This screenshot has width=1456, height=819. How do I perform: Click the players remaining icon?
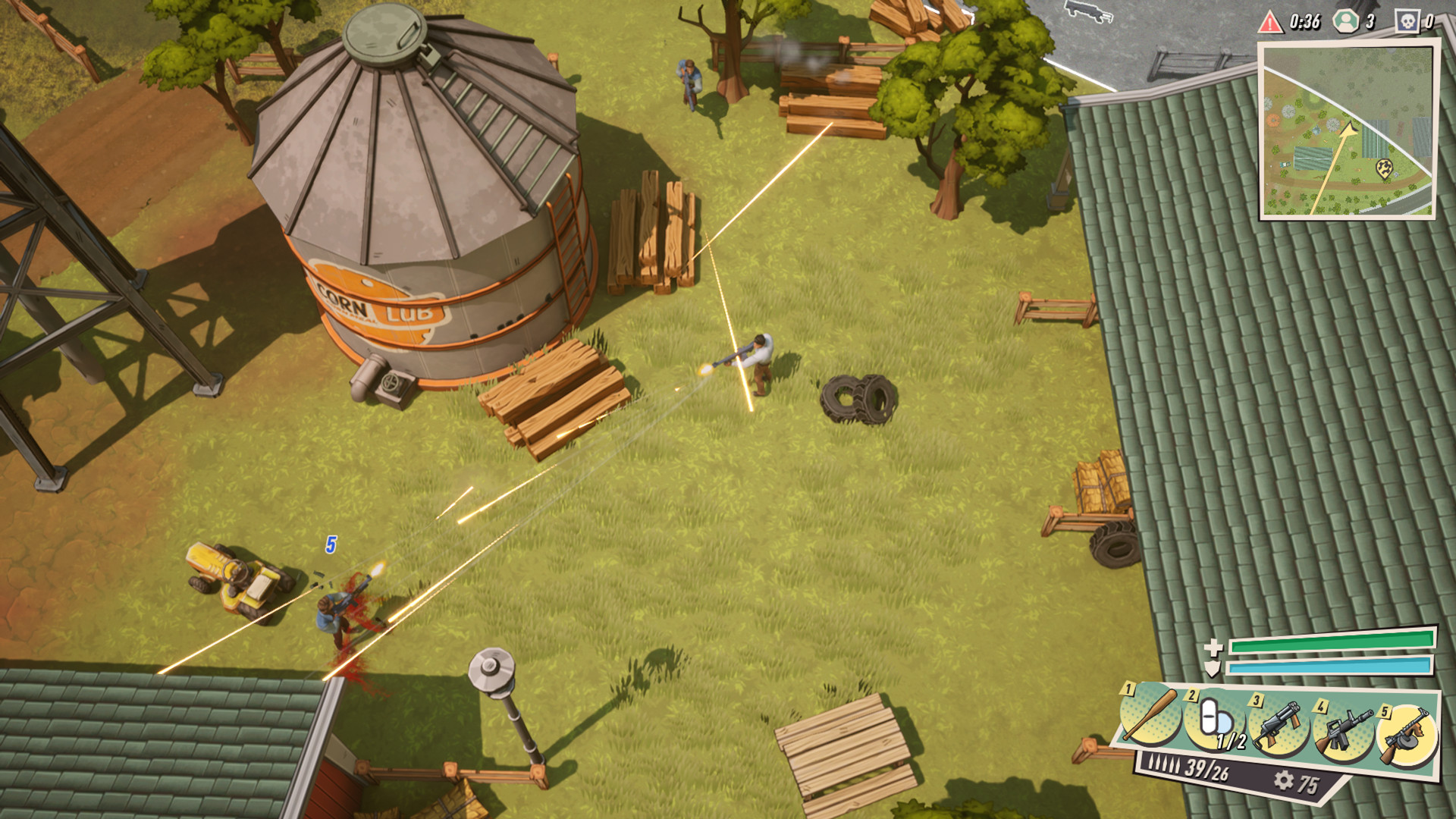(1346, 21)
